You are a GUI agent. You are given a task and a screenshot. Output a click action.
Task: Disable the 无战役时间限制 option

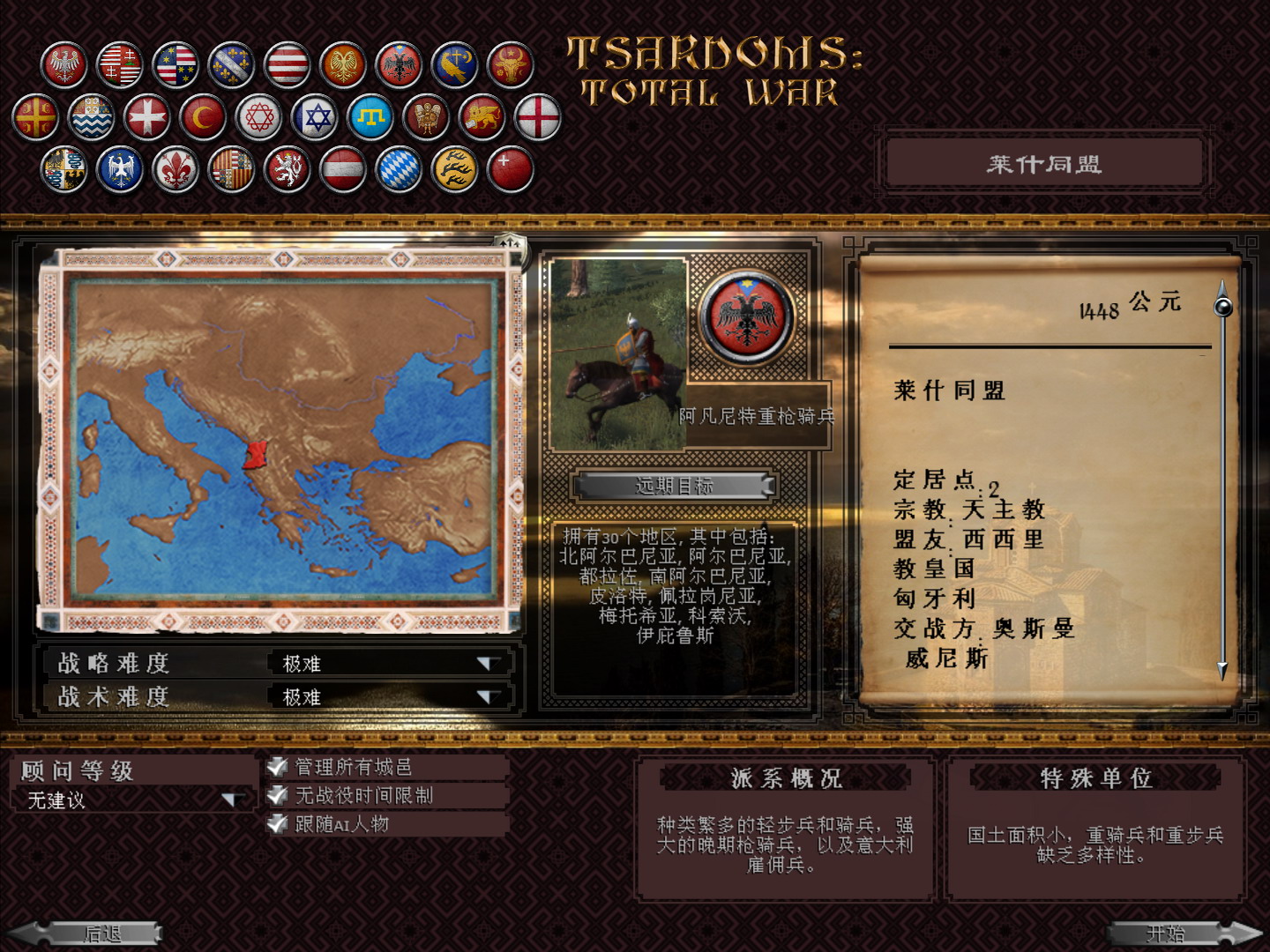tap(276, 795)
